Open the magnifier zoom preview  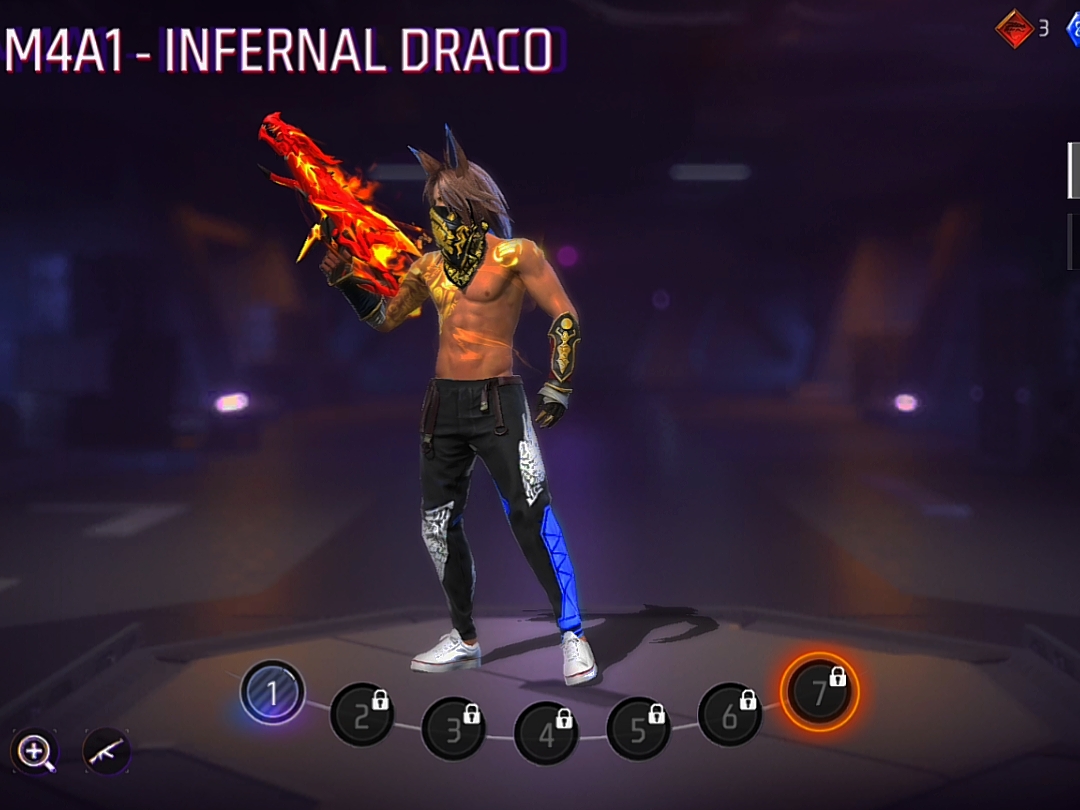(34, 751)
